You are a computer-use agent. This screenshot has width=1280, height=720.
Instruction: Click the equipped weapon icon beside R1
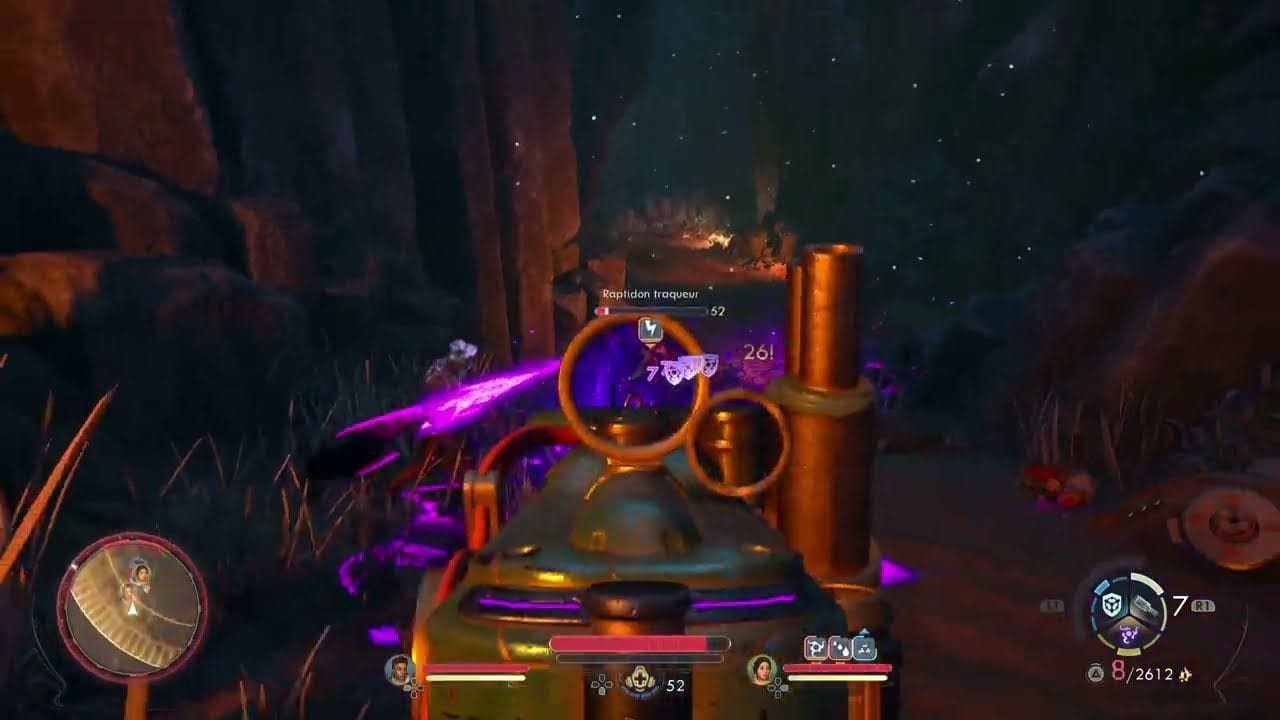tap(1144, 605)
